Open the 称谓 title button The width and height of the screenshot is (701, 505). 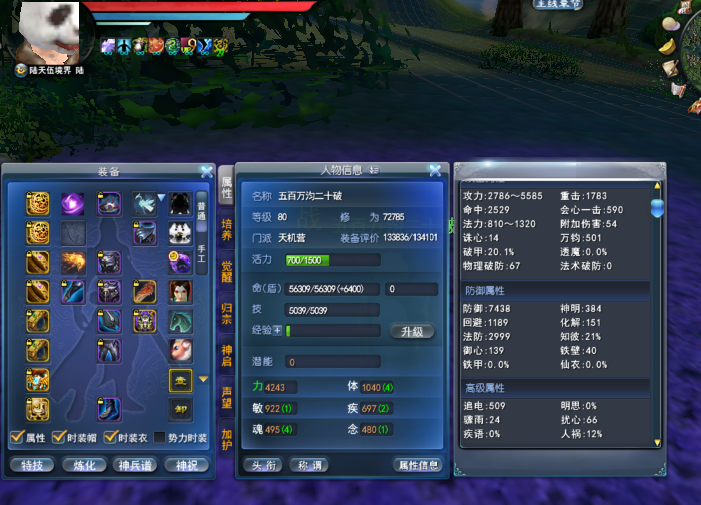(x=308, y=465)
